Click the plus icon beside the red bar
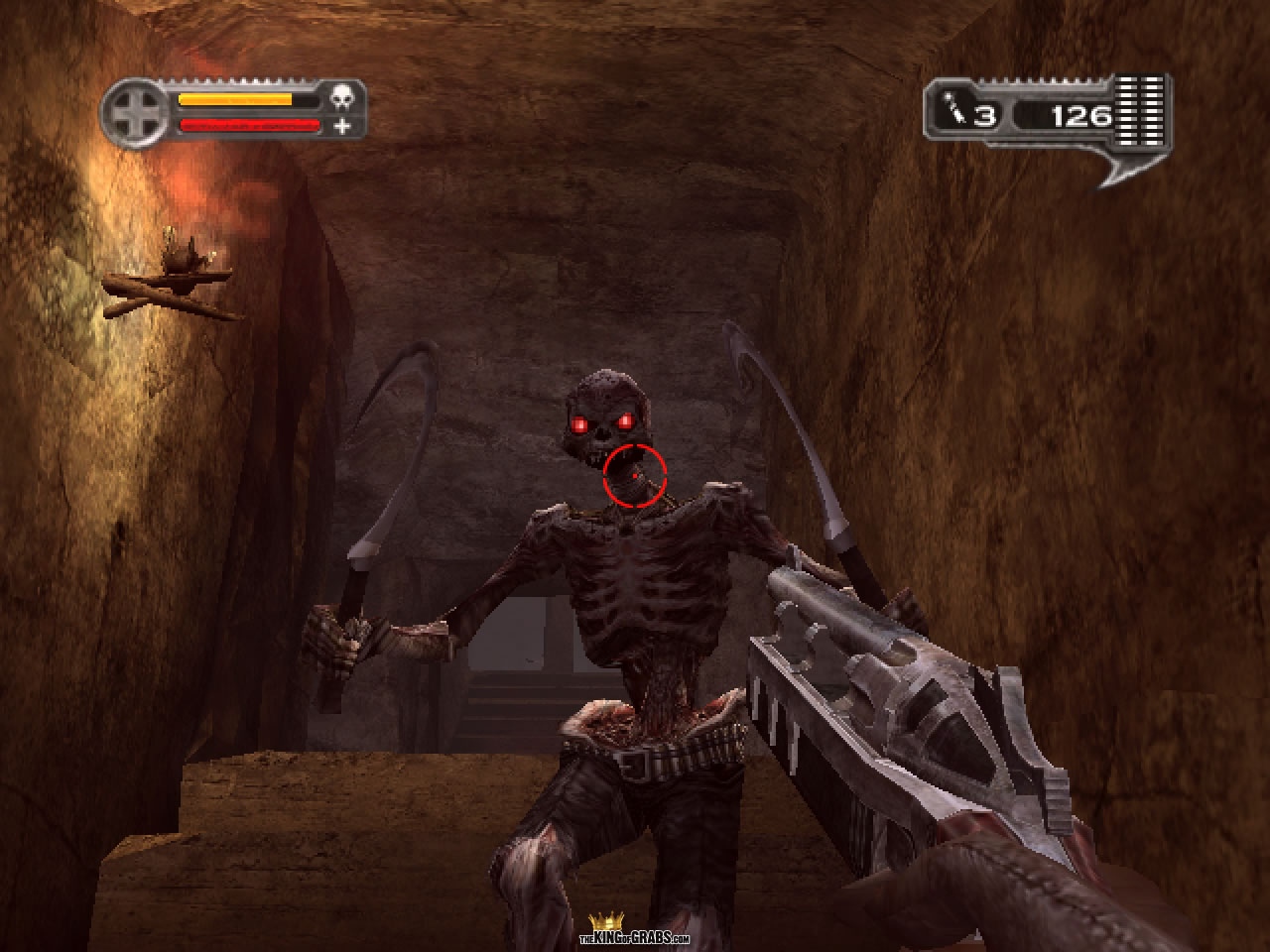Image resolution: width=1270 pixels, height=952 pixels. 342,126
